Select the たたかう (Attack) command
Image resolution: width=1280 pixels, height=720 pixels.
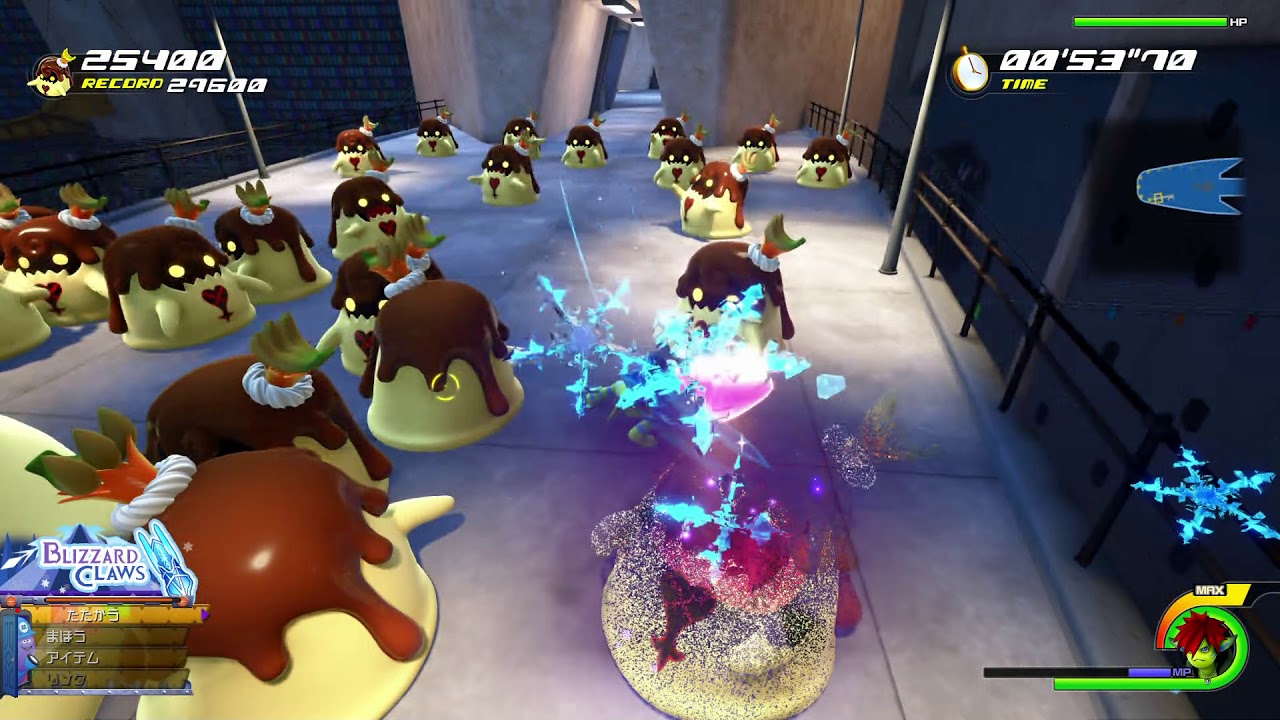click(92, 613)
